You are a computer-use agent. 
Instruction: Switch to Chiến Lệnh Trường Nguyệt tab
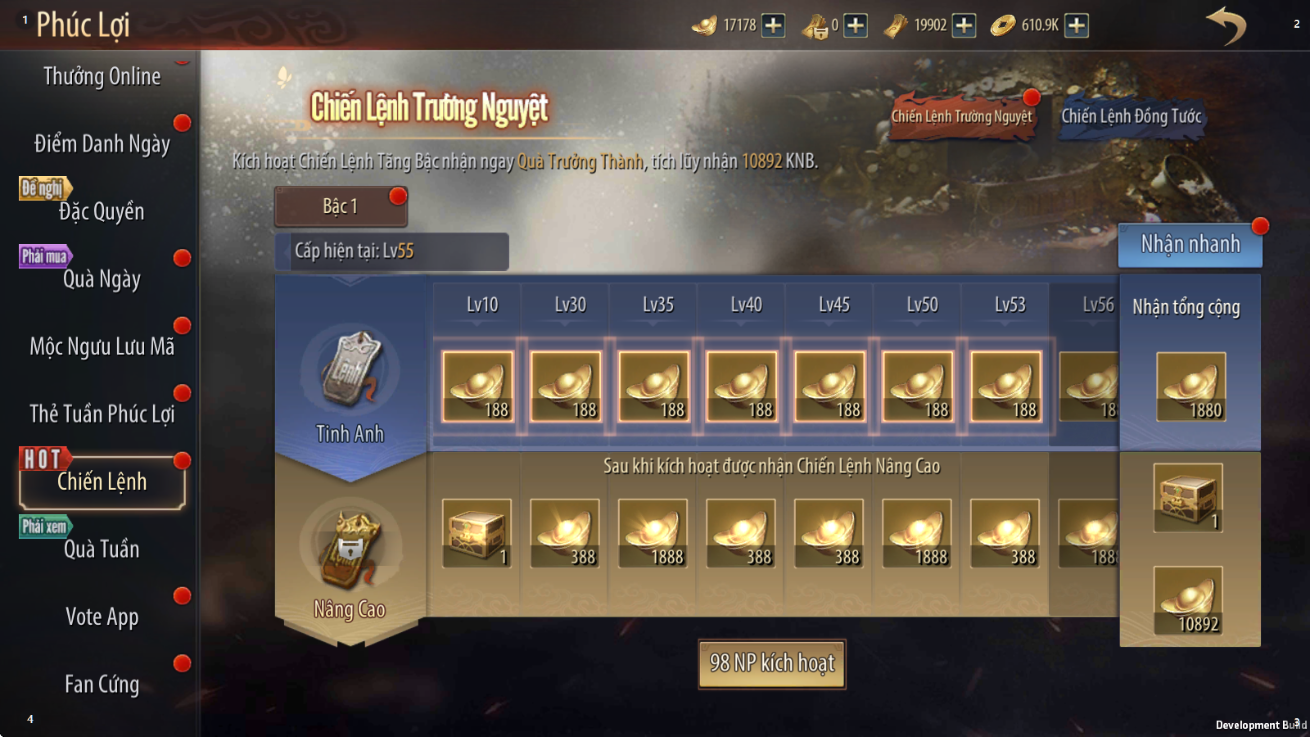click(x=961, y=116)
